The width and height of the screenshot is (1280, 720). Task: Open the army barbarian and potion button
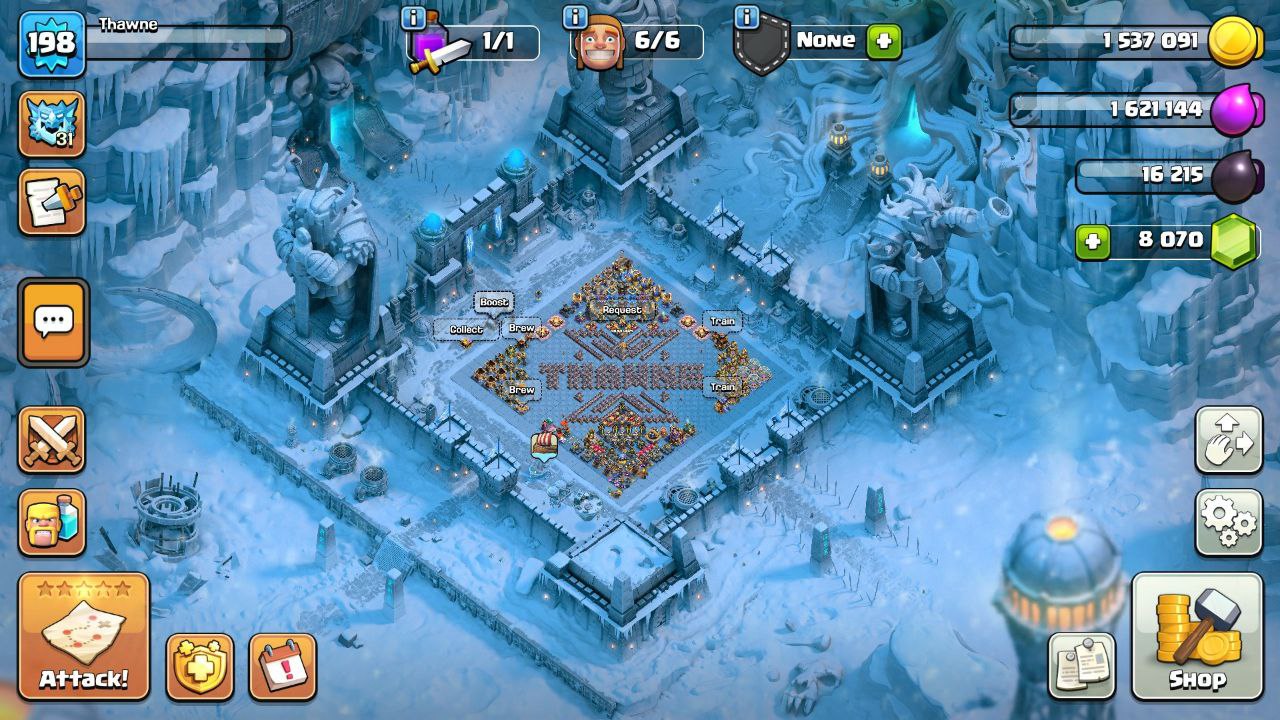click(x=52, y=522)
